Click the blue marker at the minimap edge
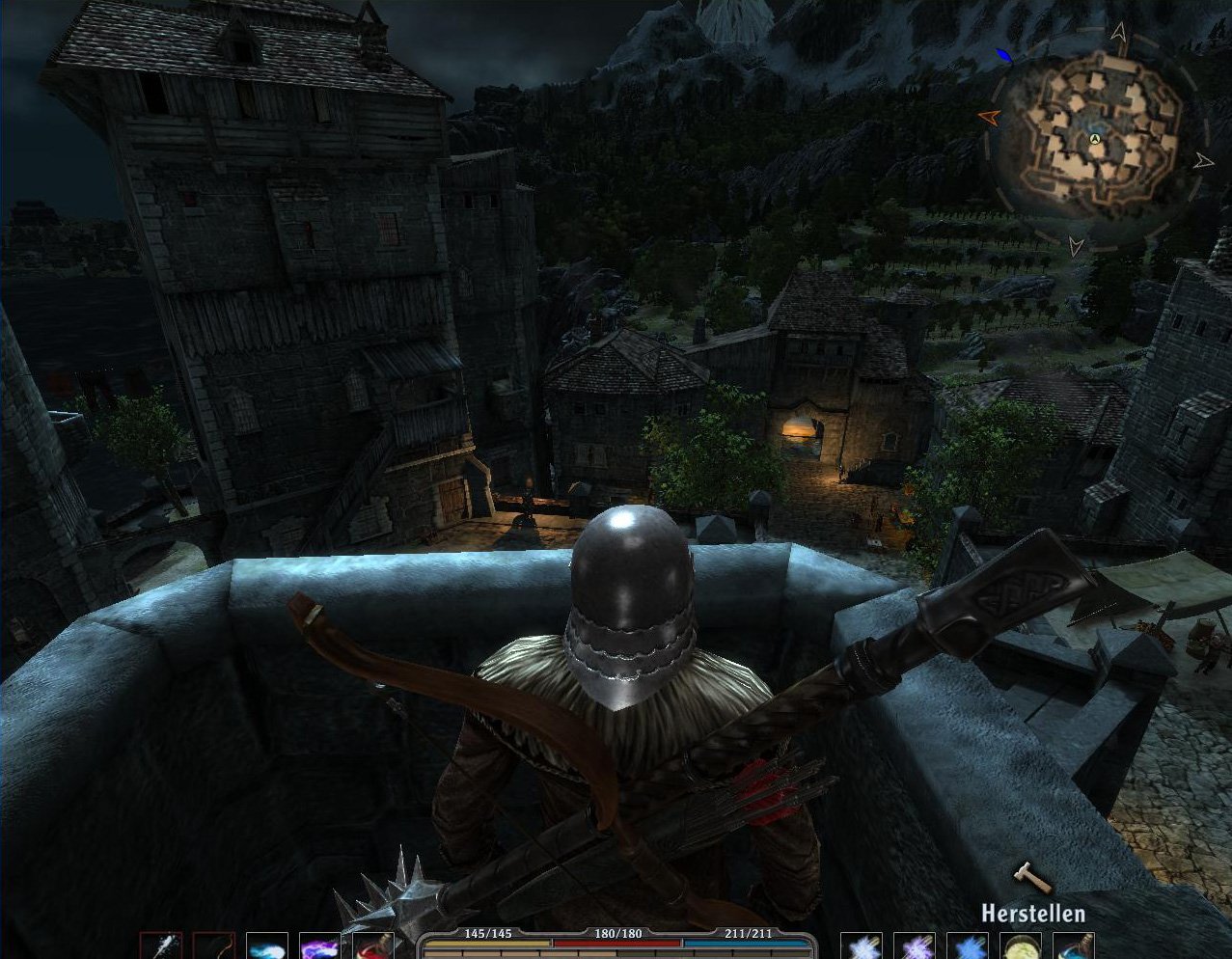Screen dimensions: 1232x959 [x=1004, y=55]
